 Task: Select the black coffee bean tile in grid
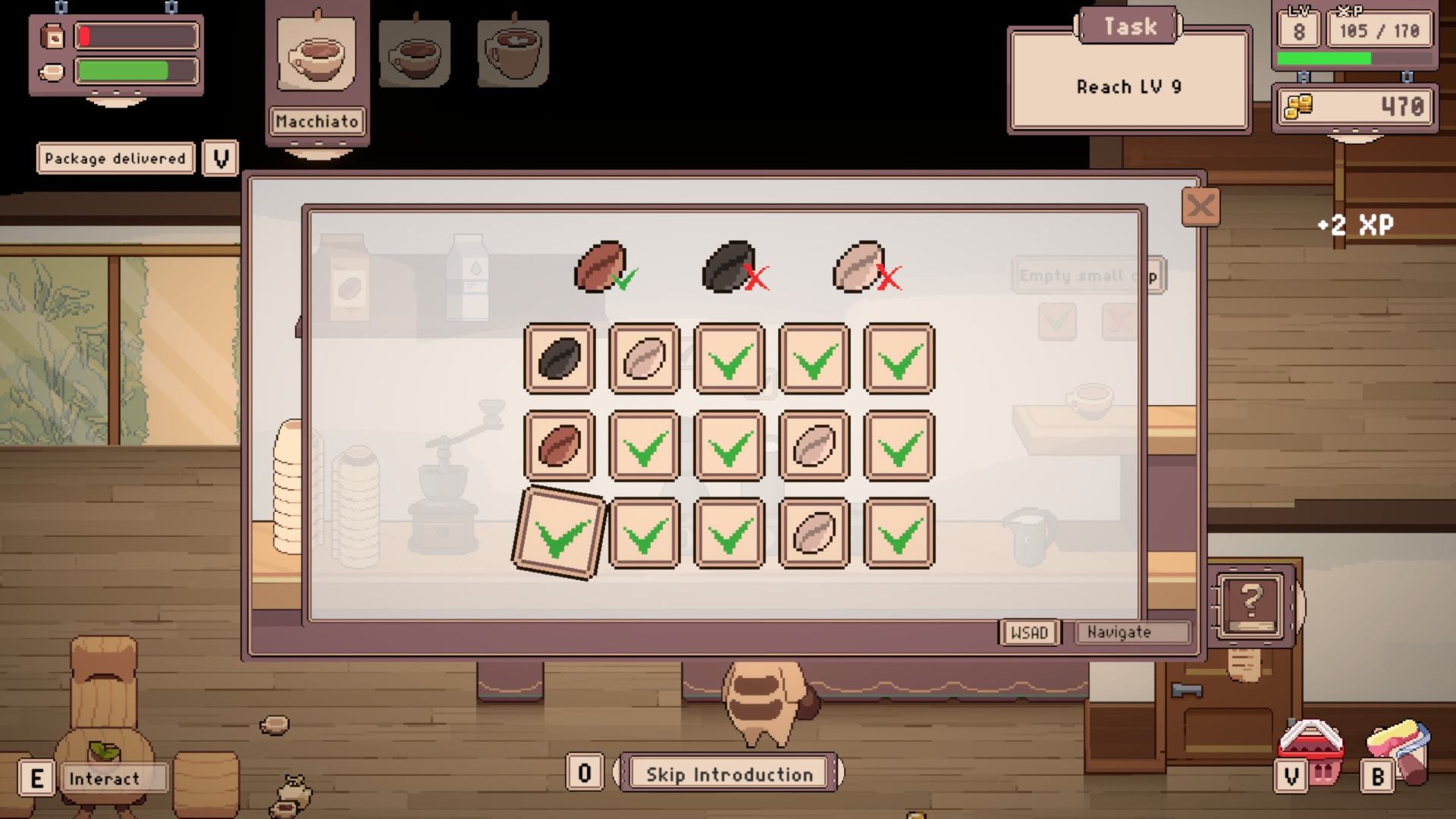pos(560,359)
